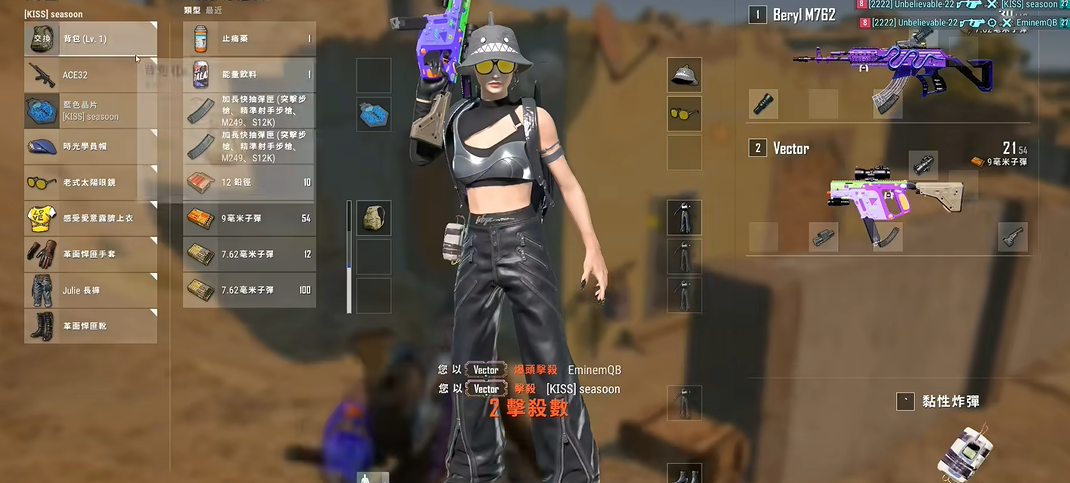Pick up the 背包 (Lv. 1) backpack

click(90, 39)
